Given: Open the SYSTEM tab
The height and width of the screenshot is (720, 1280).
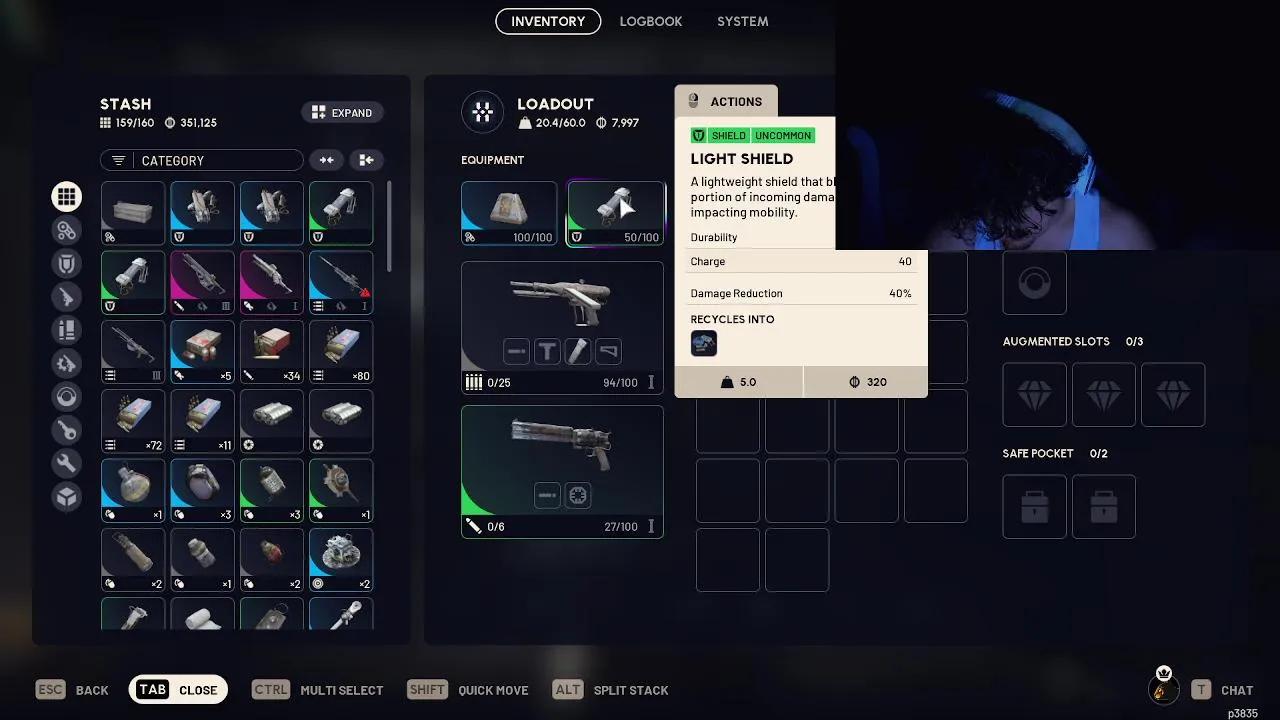Looking at the screenshot, I should coord(742,21).
